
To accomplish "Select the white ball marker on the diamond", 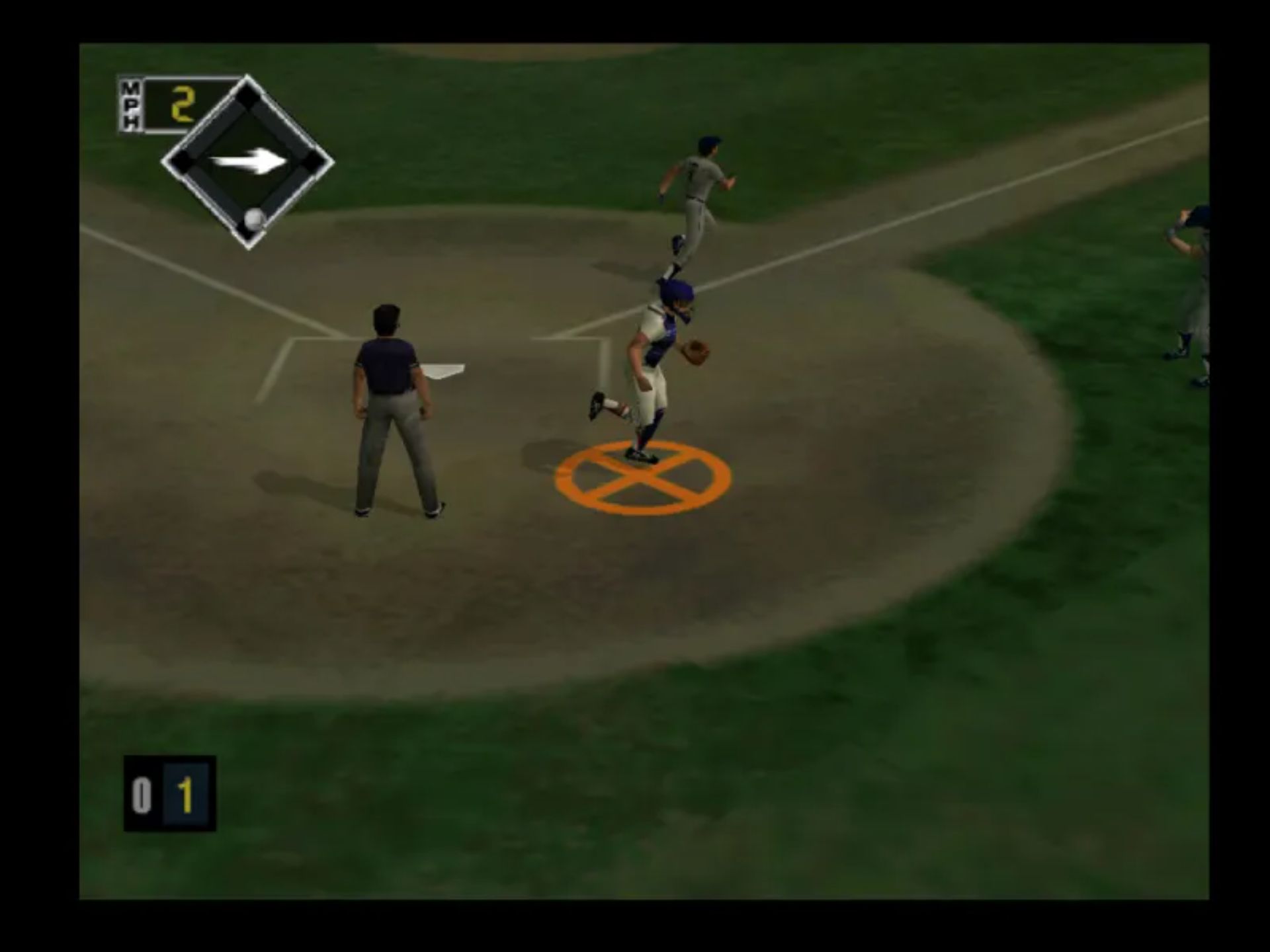I will pos(255,219).
